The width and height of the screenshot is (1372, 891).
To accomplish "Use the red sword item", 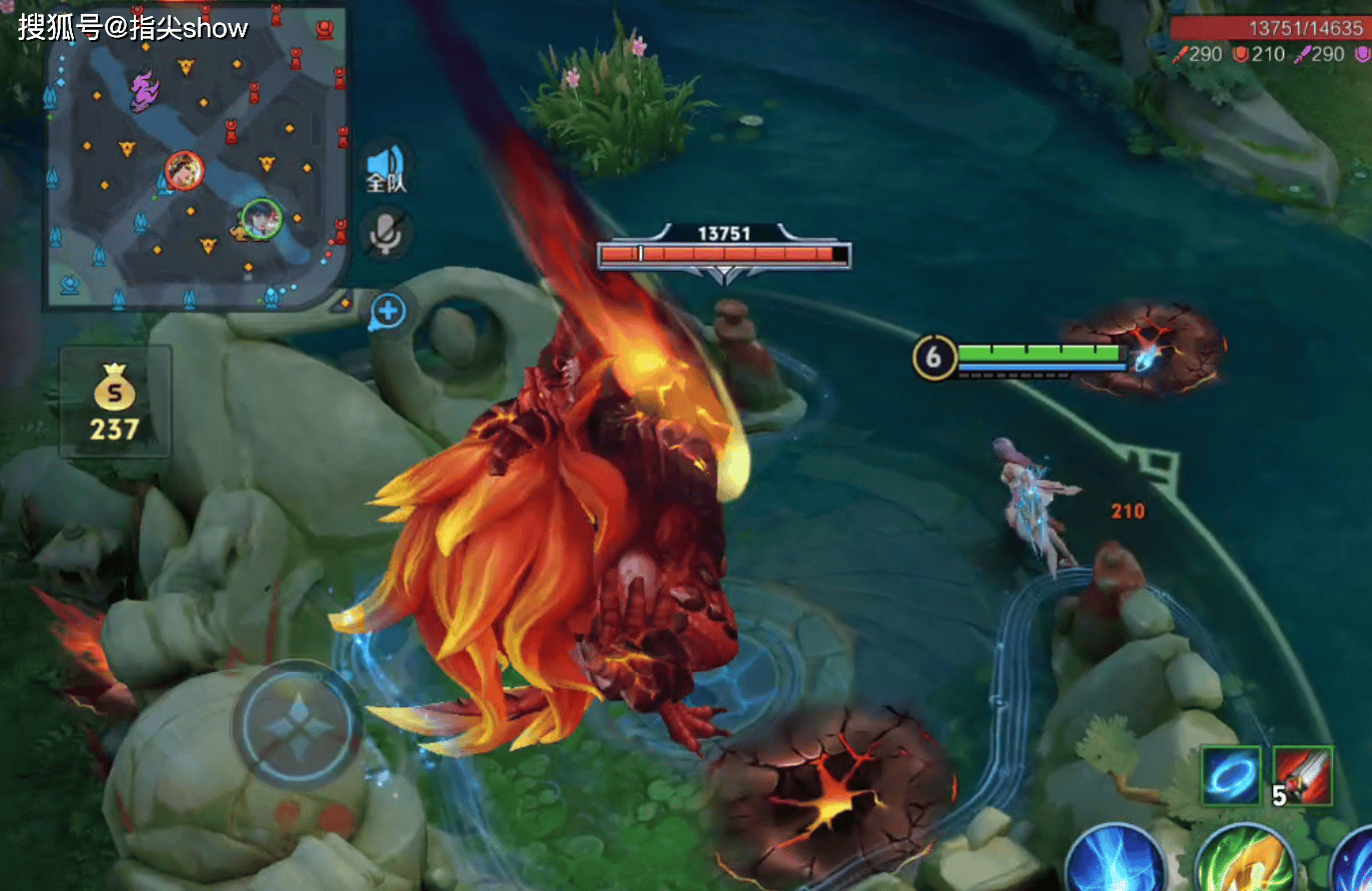I will click(x=1303, y=777).
